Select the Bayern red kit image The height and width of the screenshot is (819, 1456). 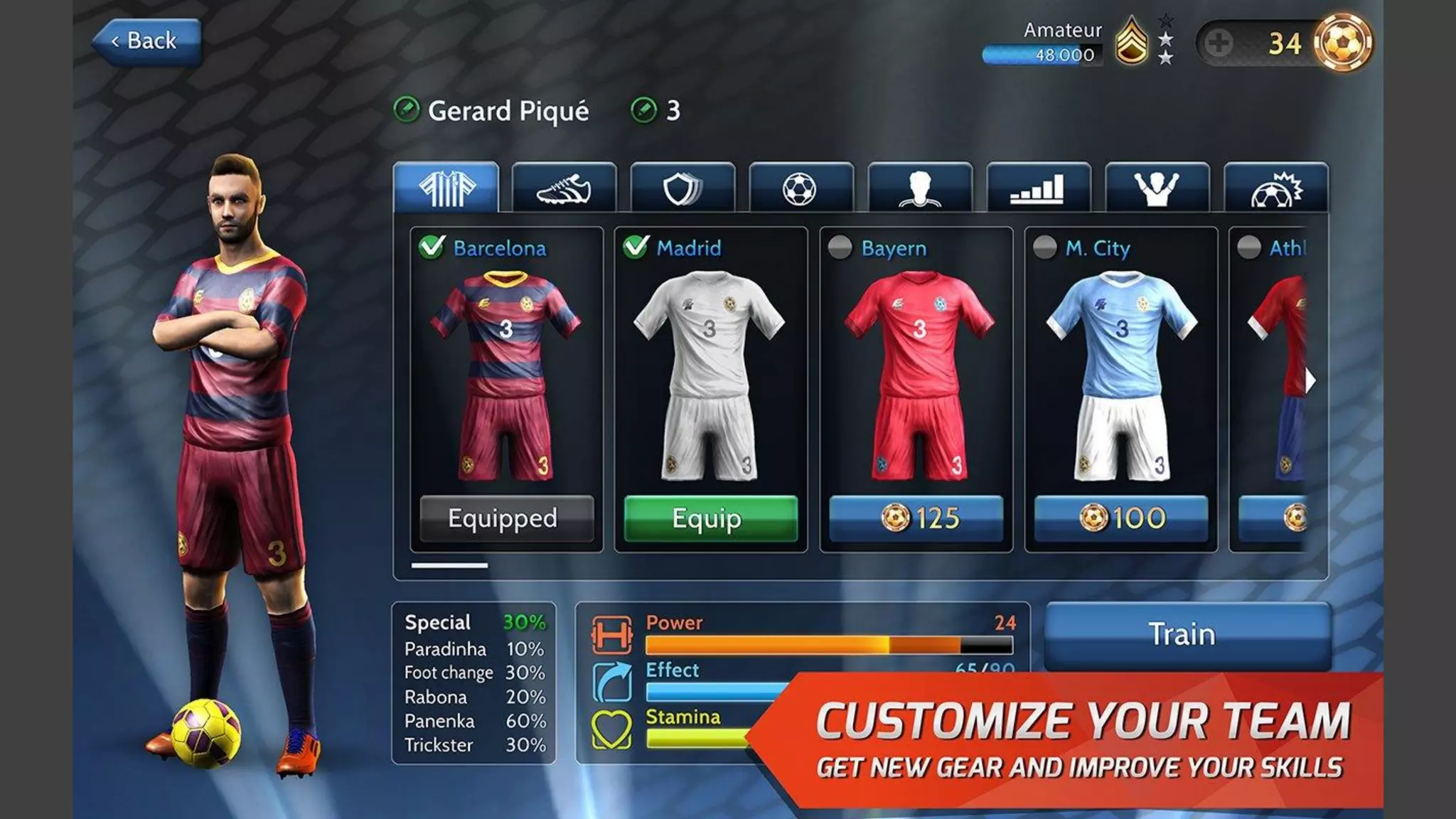[x=917, y=373]
